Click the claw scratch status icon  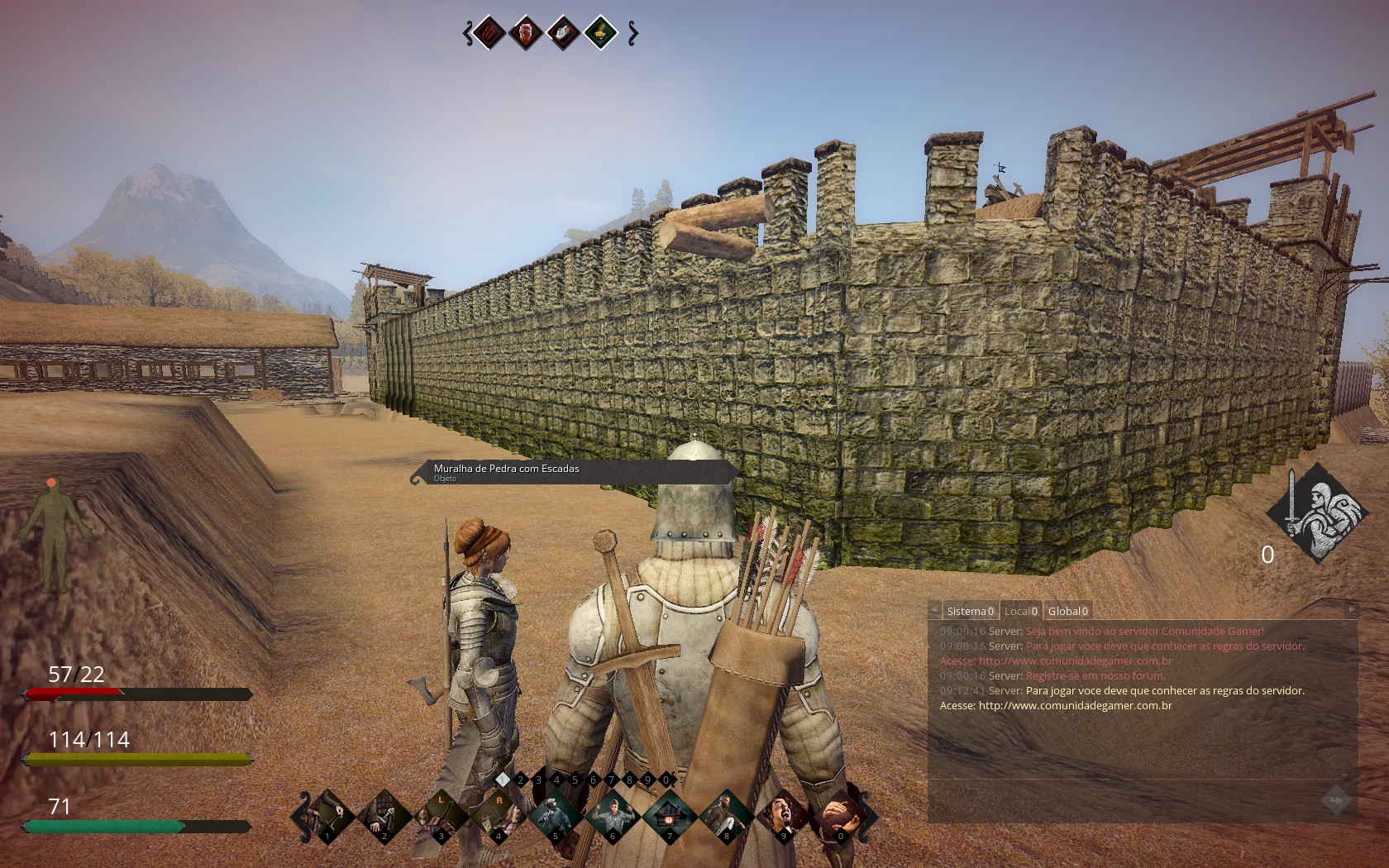tap(488, 33)
